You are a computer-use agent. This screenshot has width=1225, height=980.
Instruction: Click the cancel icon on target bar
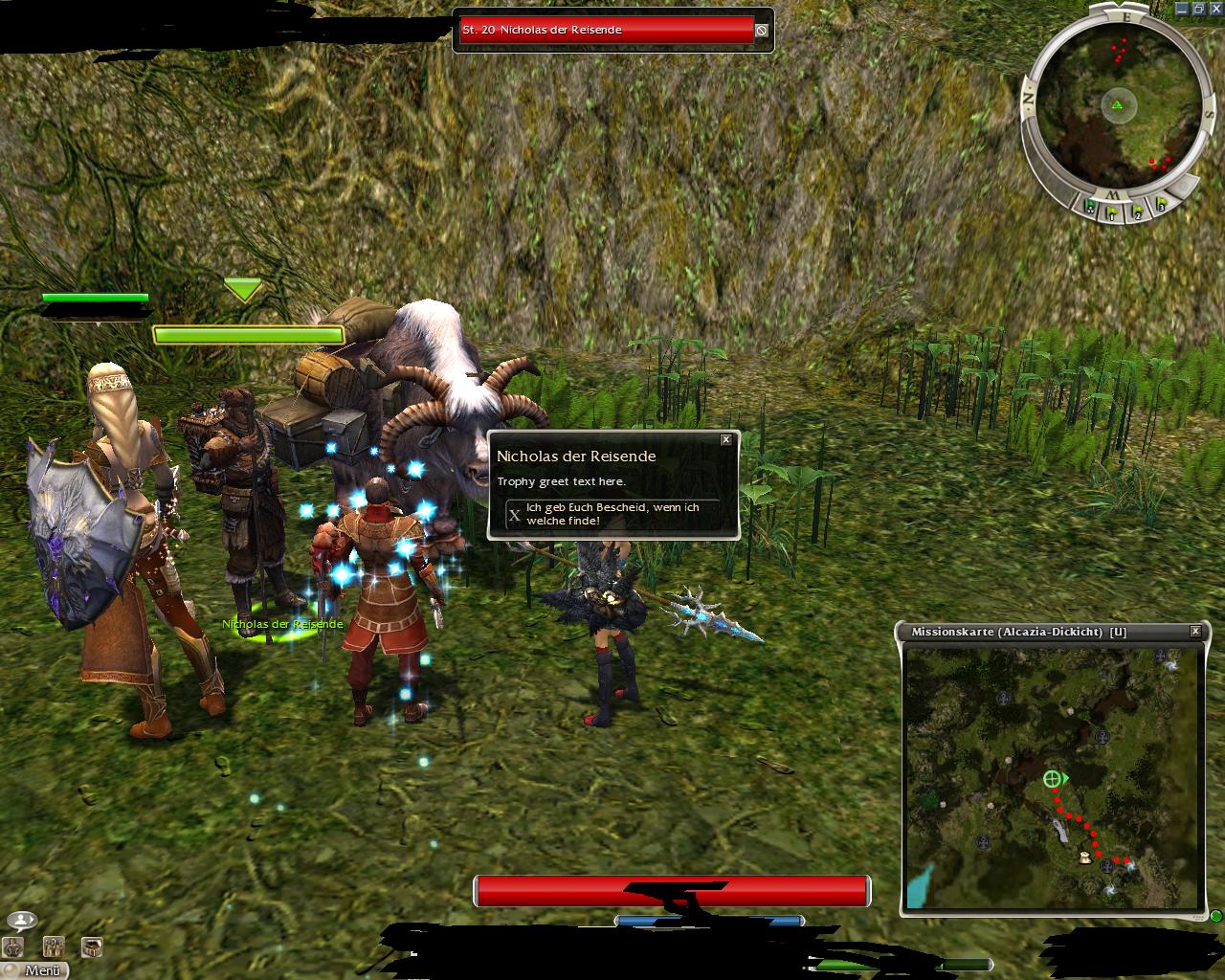(x=761, y=30)
